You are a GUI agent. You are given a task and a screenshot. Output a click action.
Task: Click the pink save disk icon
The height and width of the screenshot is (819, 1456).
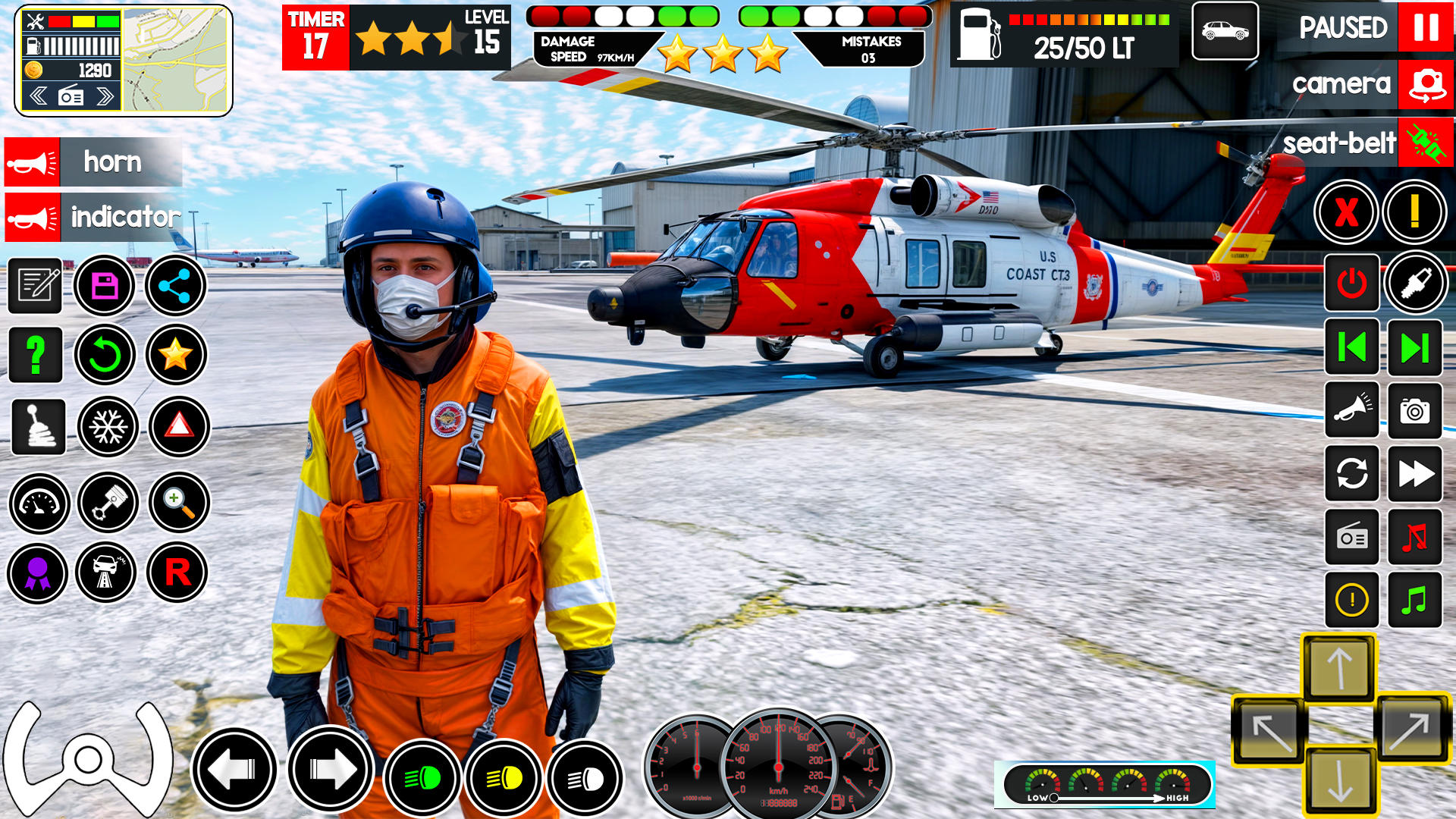coord(105,286)
